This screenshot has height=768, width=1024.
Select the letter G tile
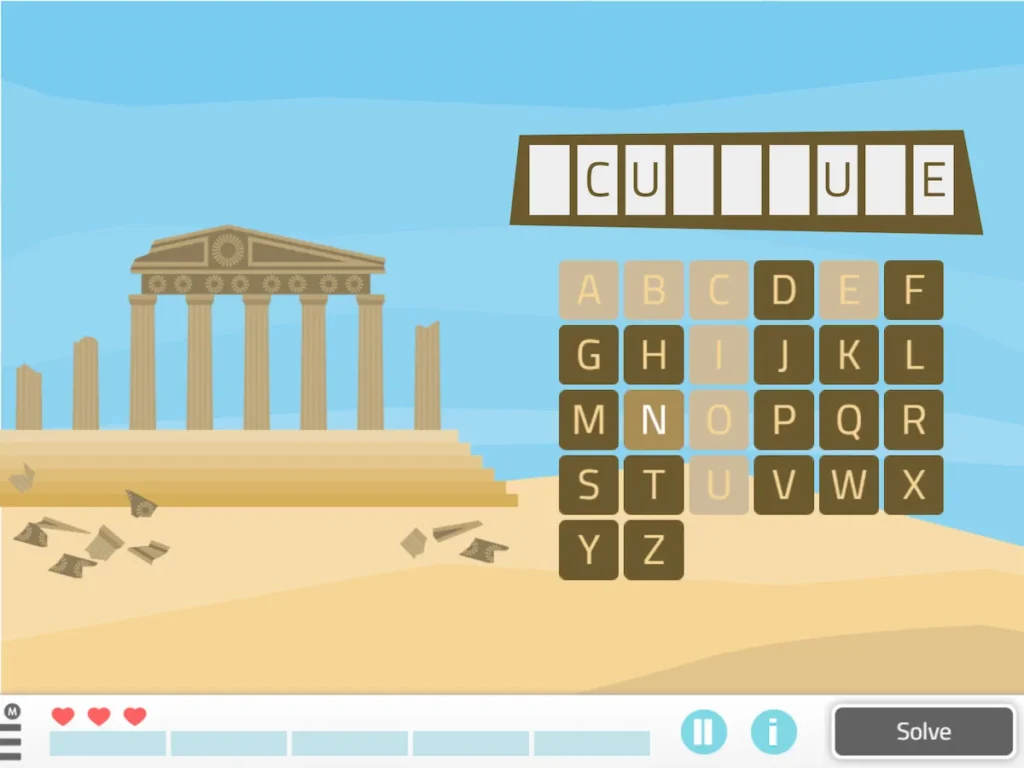pyautogui.click(x=589, y=356)
